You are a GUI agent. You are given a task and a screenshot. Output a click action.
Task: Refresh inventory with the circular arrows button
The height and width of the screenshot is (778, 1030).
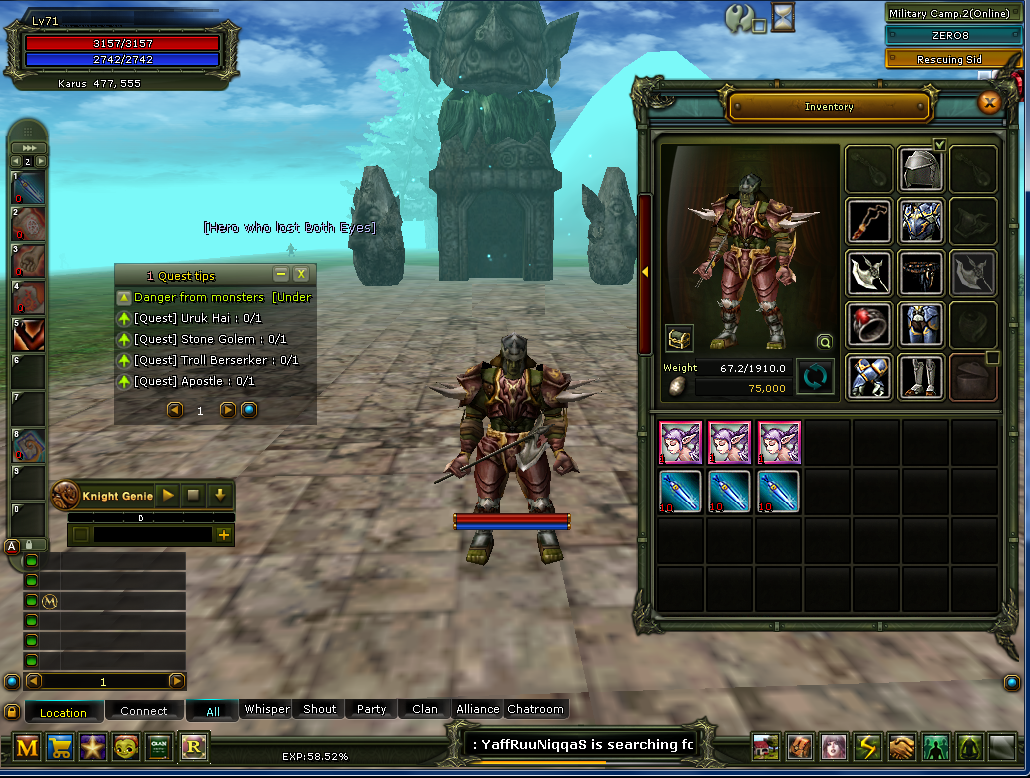(x=815, y=377)
